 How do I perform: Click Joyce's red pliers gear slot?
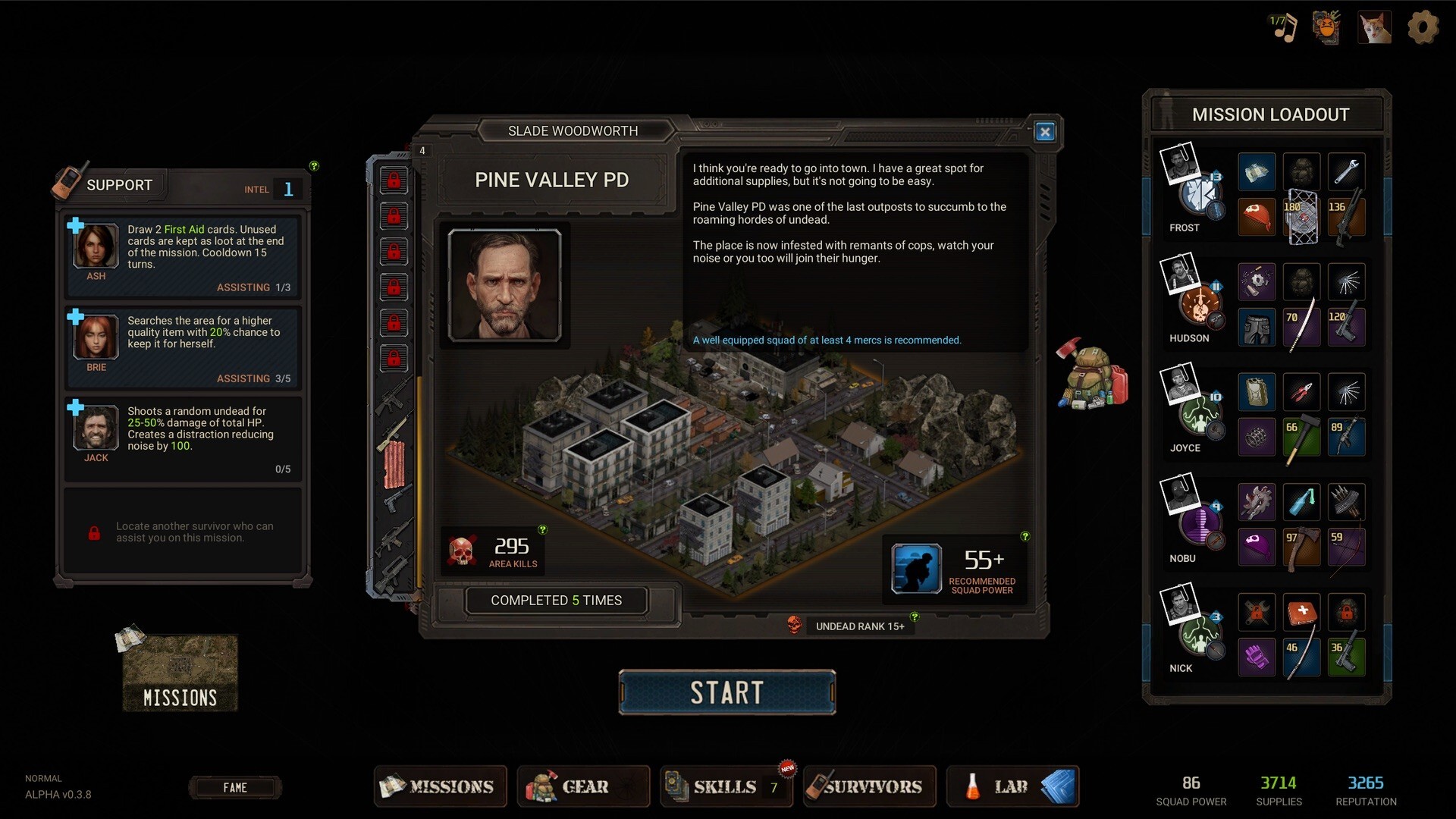(1302, 391)
